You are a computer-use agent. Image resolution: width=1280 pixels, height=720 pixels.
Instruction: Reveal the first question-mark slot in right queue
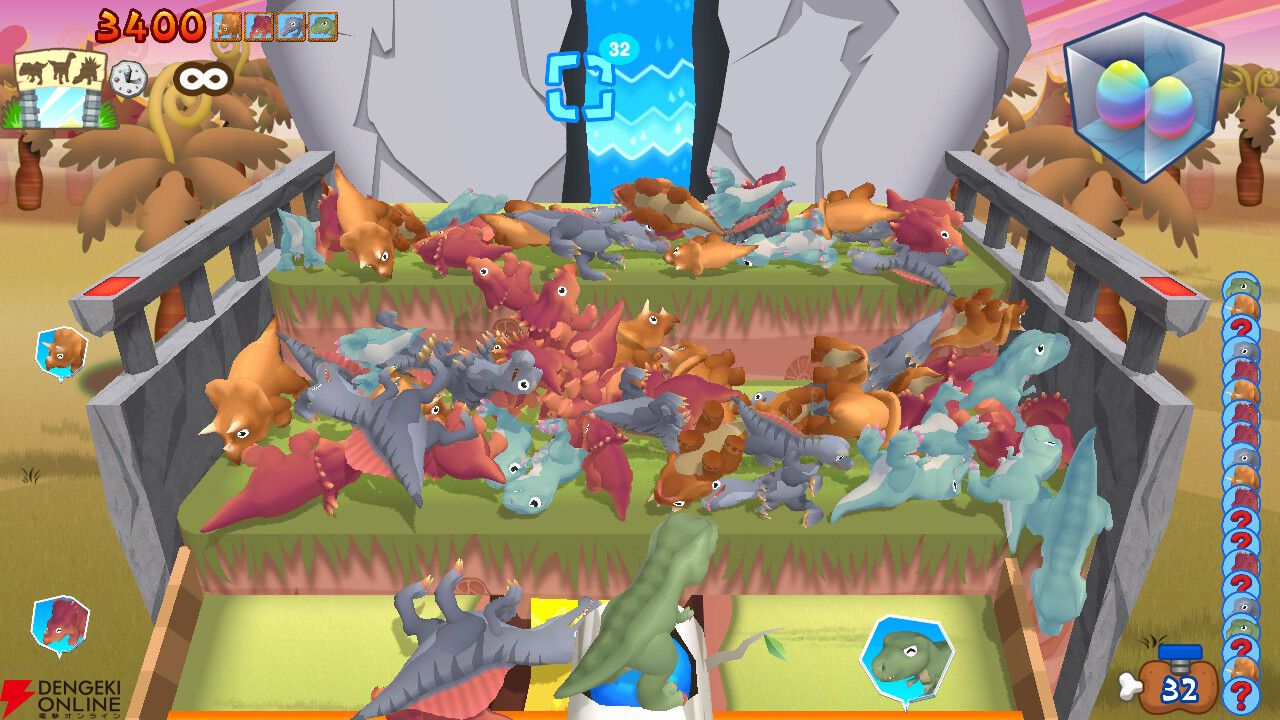tap(1243, 326)
